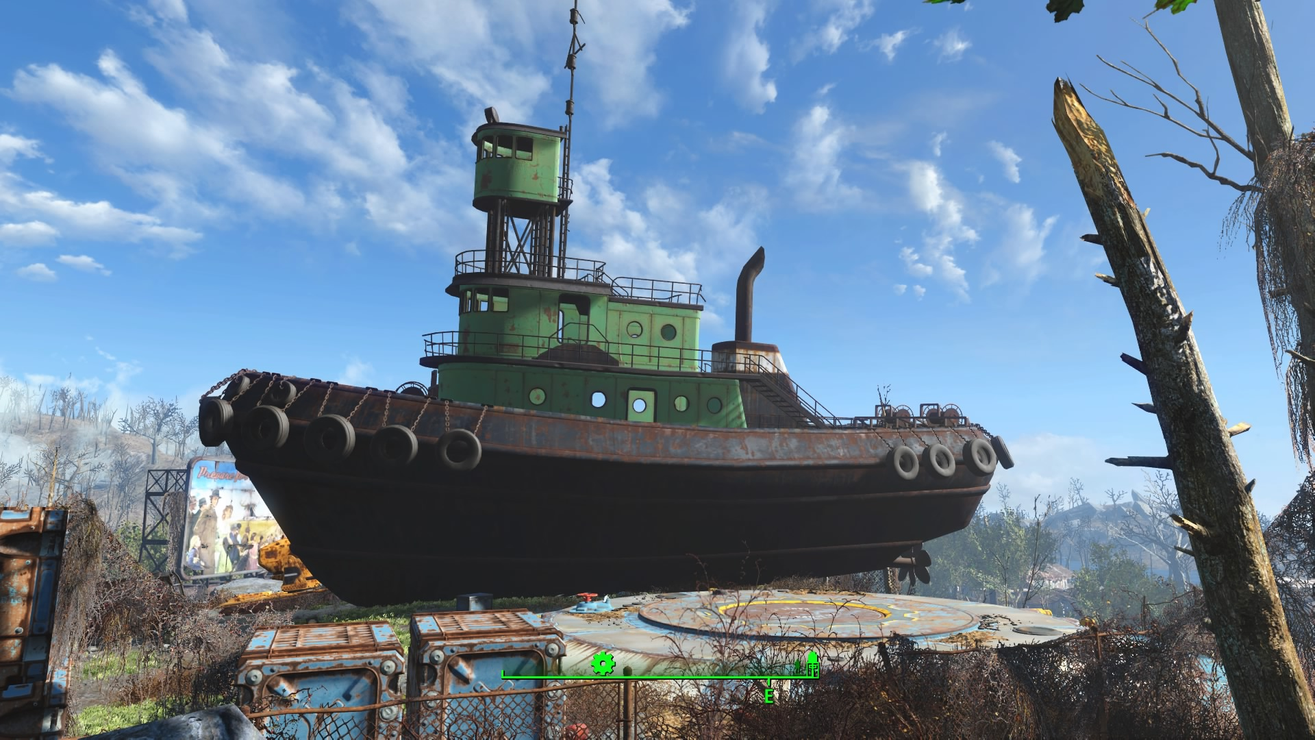Select the tower location marker on the compass
The height and width of the screenshot is (740, 1315).
point(812,662)
